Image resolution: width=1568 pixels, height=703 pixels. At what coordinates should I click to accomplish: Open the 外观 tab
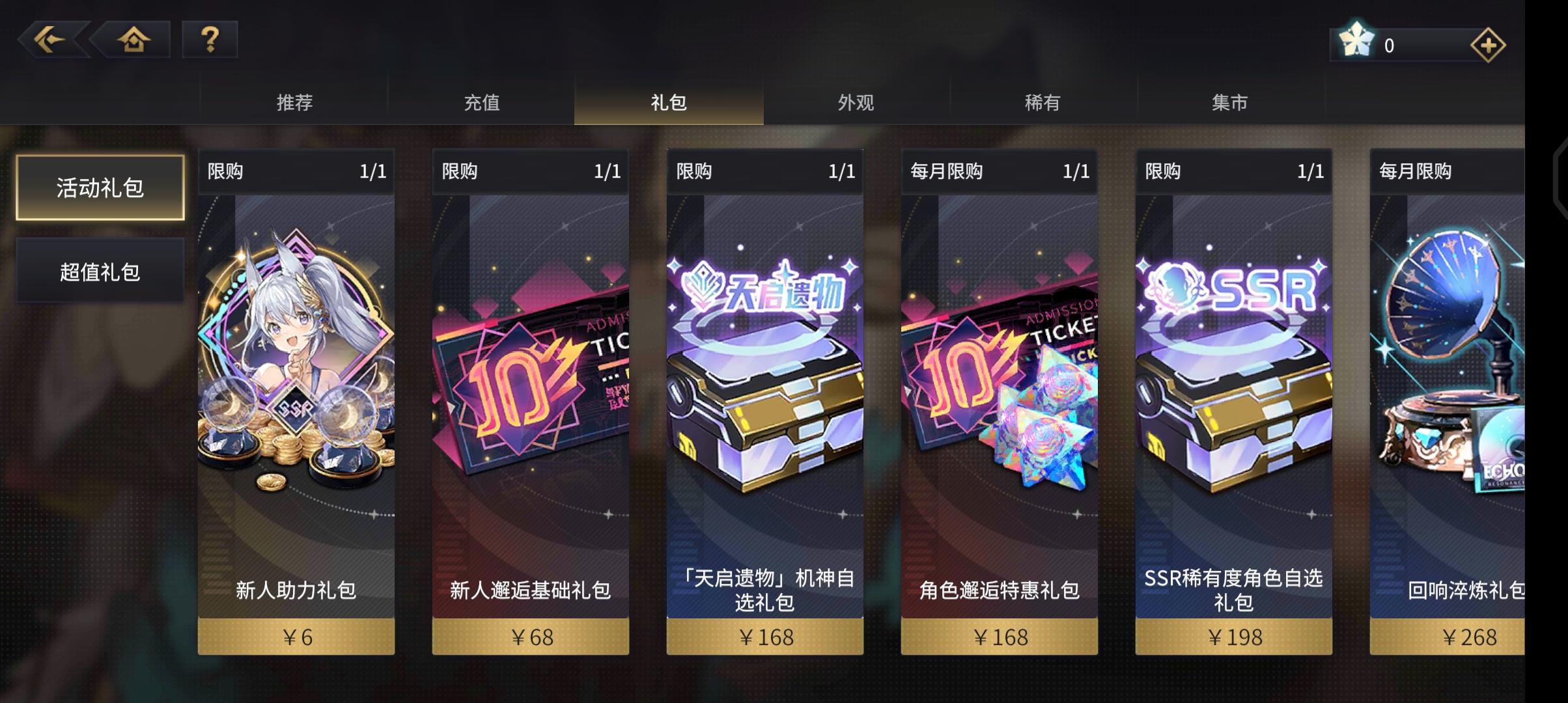pyautogui.click(x=856, y=102)
